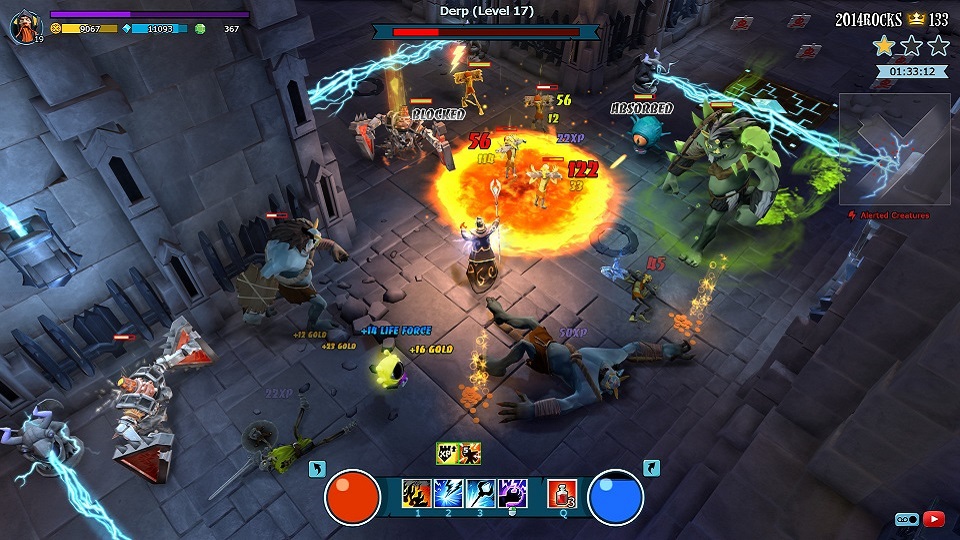Drink the red health potion
This screenshot has height=540, width=960.
pos(560,493)
